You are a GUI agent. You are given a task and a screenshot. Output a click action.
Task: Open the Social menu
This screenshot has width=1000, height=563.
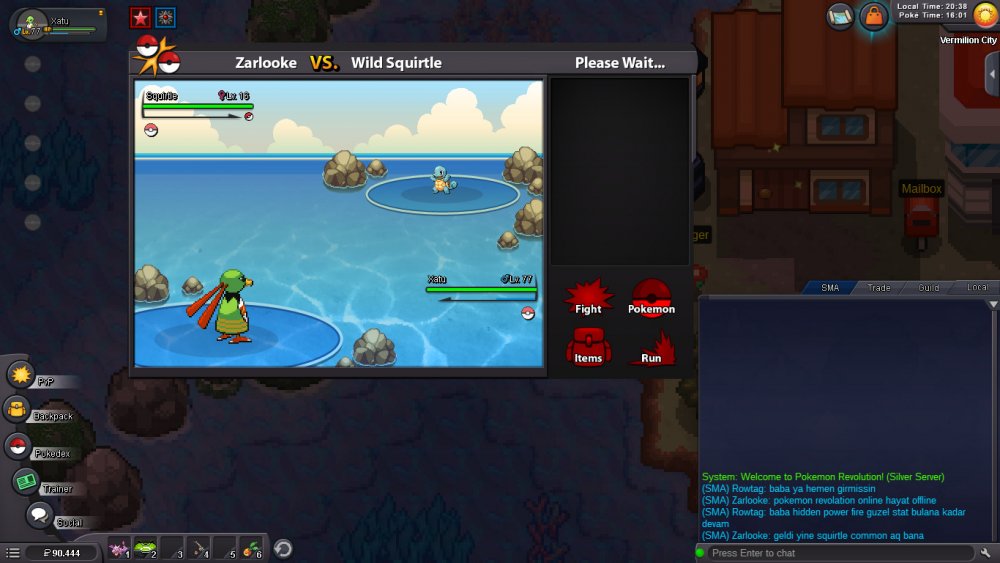click(x=39, y=516)
